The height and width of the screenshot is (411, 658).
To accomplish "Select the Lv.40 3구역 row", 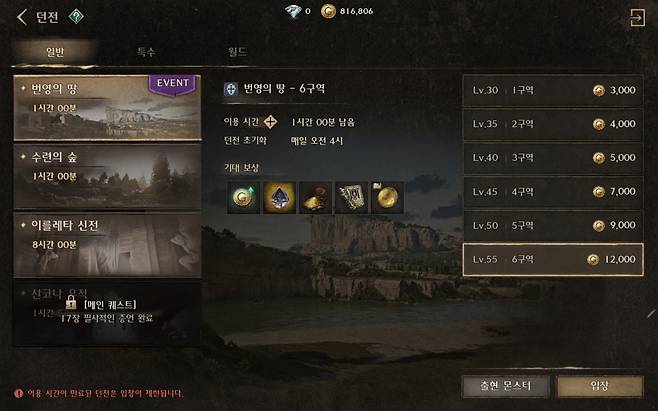I will 553,157.
